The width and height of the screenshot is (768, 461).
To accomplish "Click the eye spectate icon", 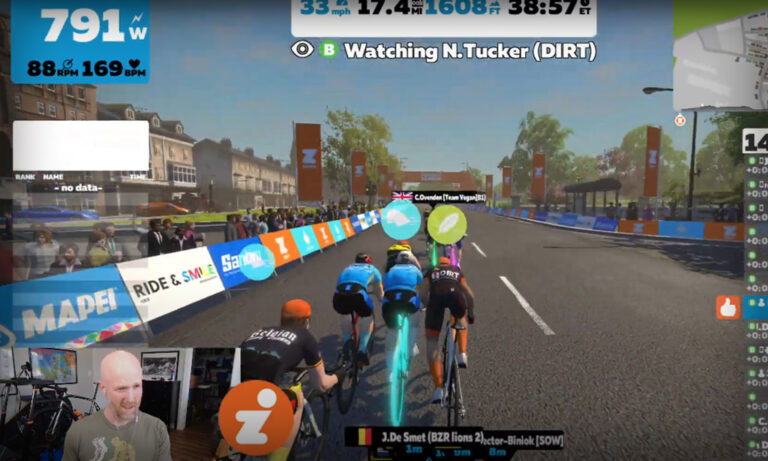I will coord(302,49).
